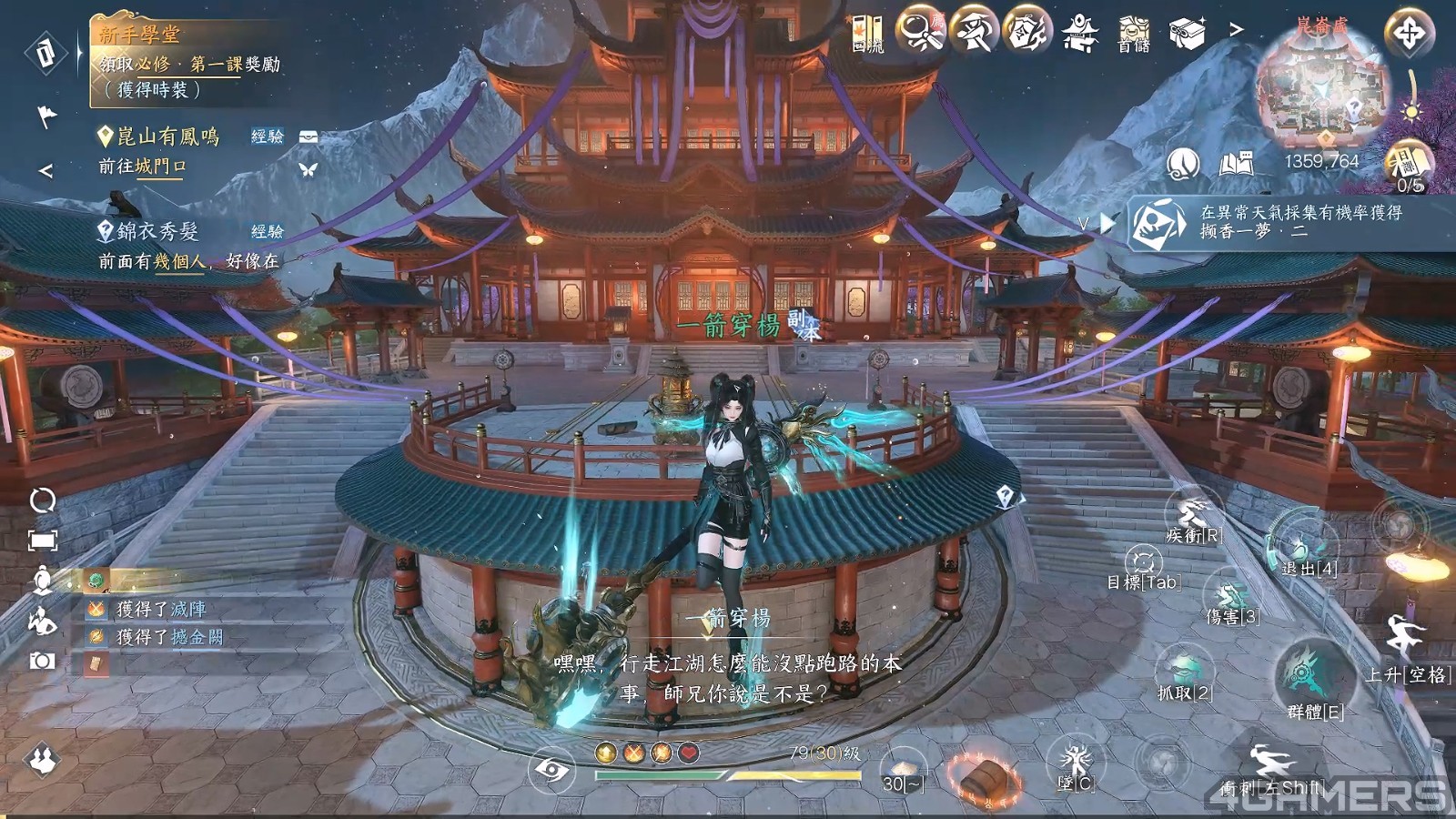The width and height of the screenshot is (1456, 819).
Task: Expand top icon row with the arrow
Action: [x=1236, y=30]
